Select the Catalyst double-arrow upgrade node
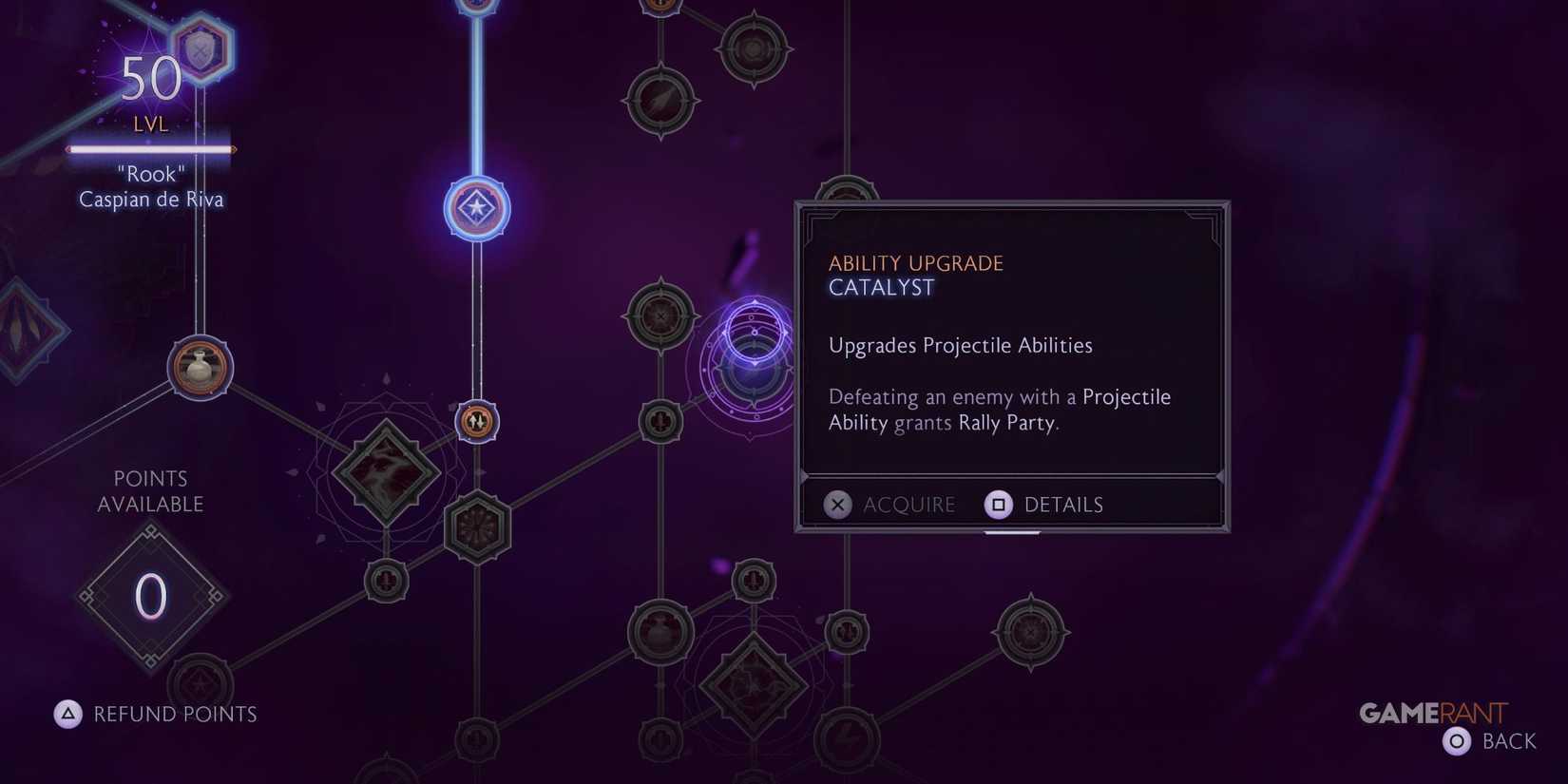Viewport: 1568px width, 784px height. 475,422
